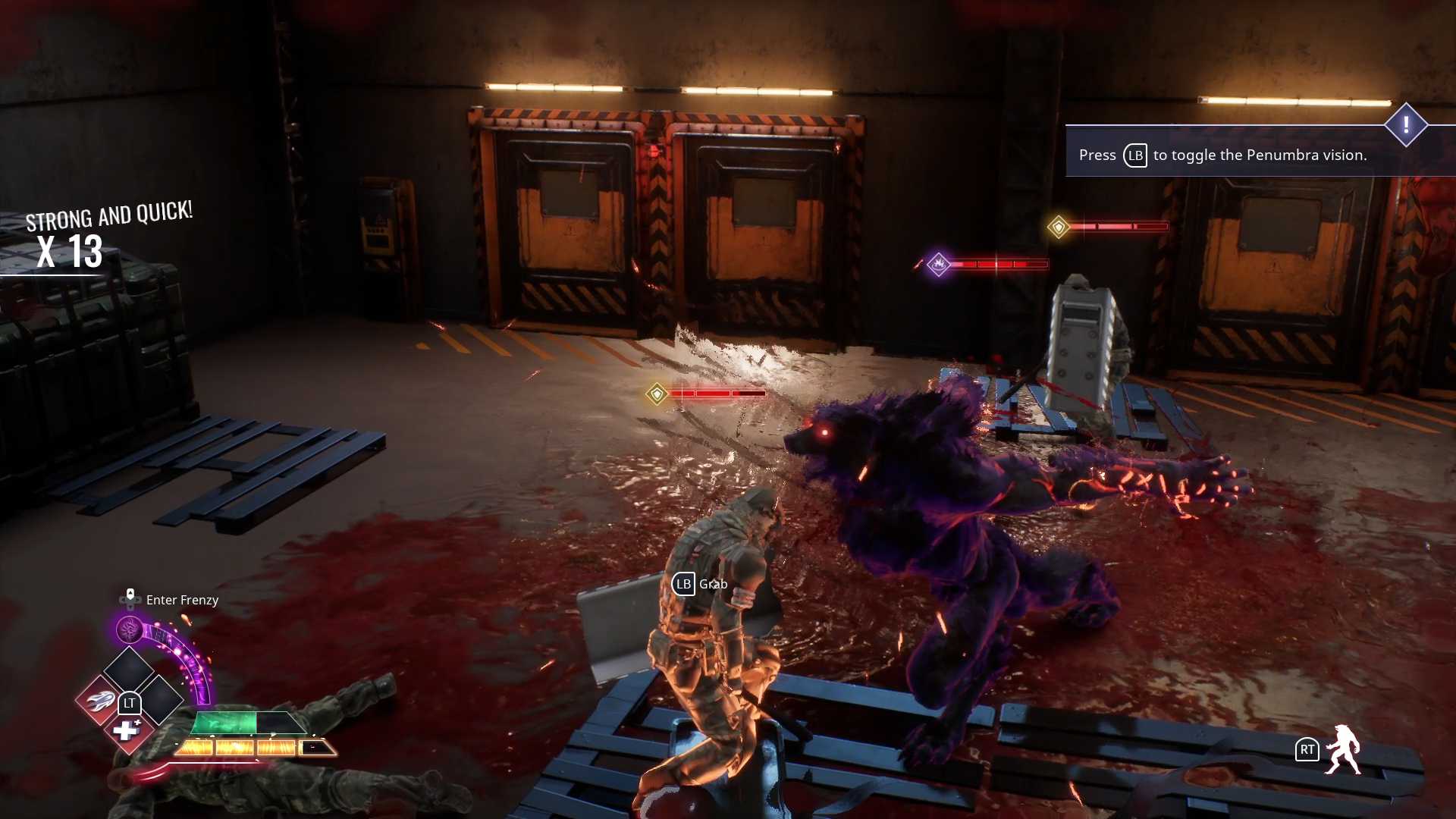The width and height of the screenshot is (1456, 819).
Task: Click the tutorial exclamation mark icon
Action: [x=1405, y=125]
